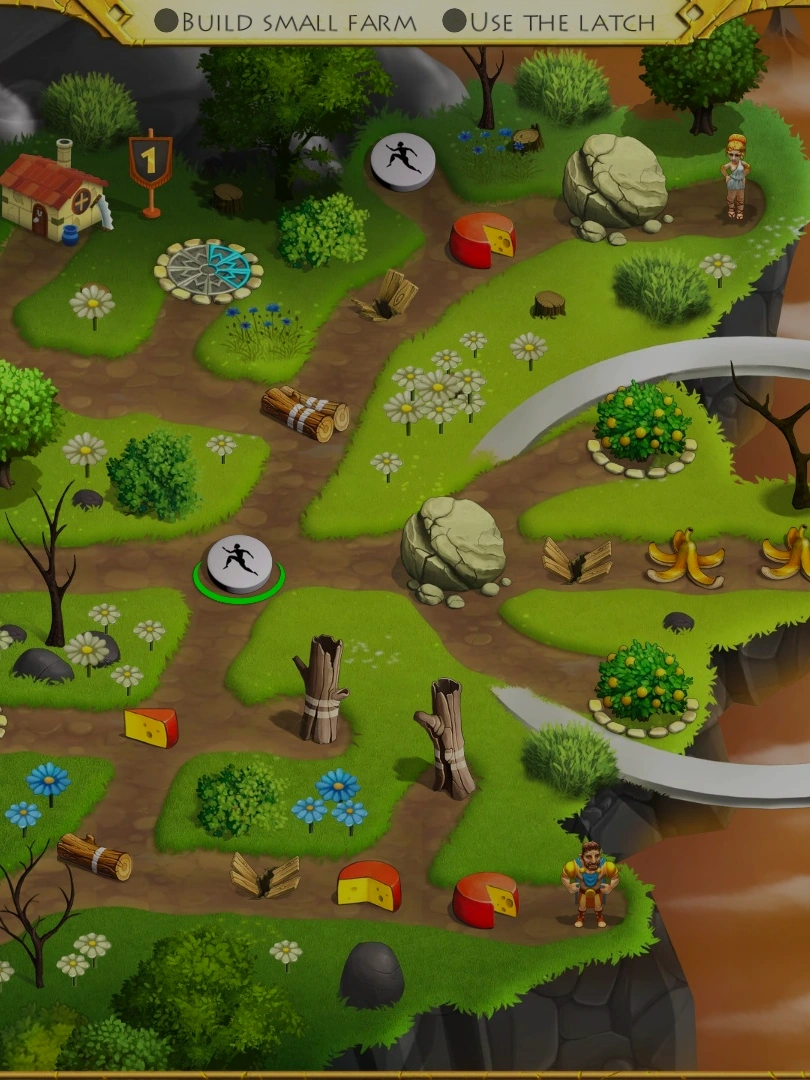Click the level 1 banner by the house

point(150,162)
